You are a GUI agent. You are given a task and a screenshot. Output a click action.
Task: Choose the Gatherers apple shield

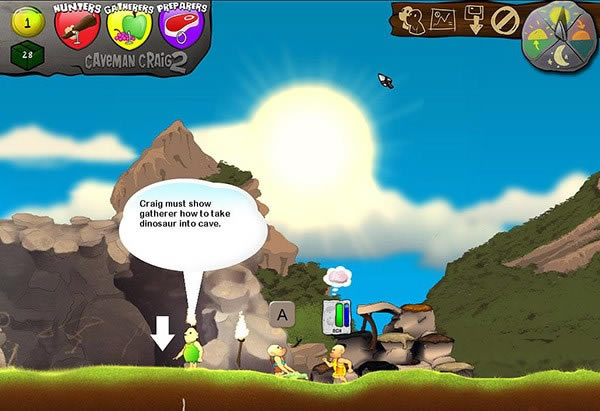point(128,27)
